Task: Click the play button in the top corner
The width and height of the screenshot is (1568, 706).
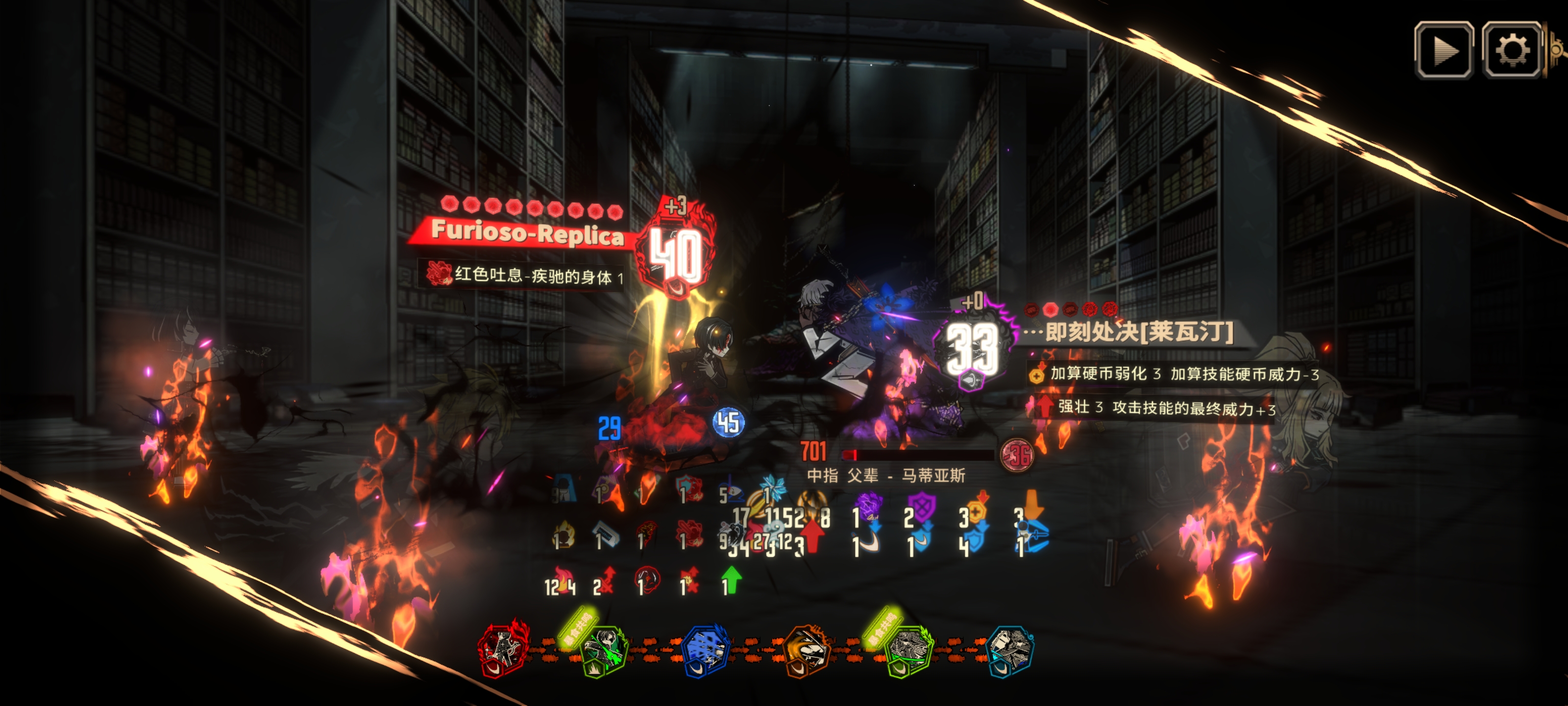Action: (1444, 50)
